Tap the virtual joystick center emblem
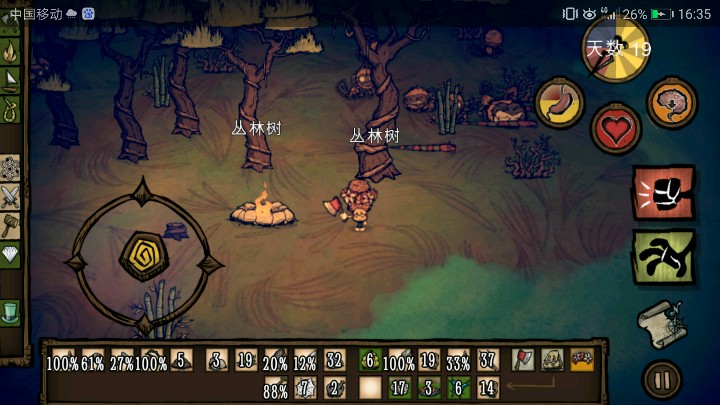Screen dimensions: 720x405 [141, 256]
